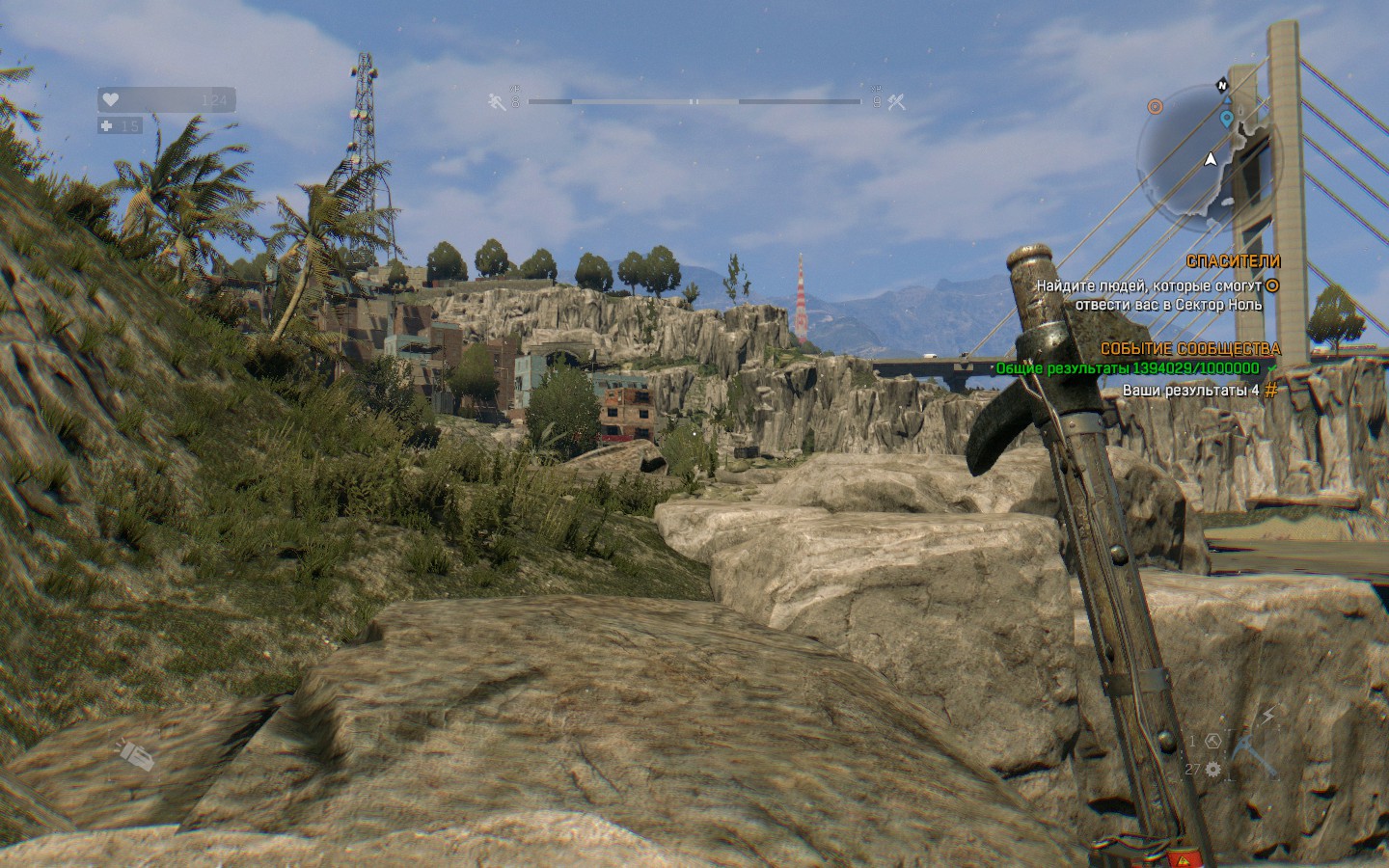
Task: Open the СОБЫТИЕ СООБЩЕСТВА community event entry
Action: coord(1190,348)
